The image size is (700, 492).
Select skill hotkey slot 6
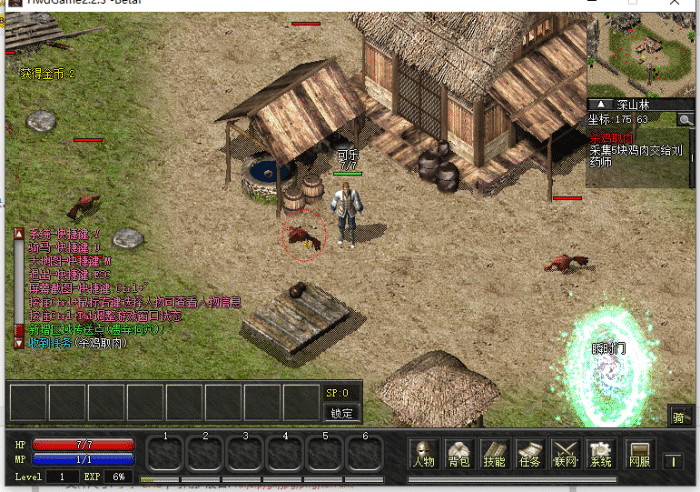(365, 453)
